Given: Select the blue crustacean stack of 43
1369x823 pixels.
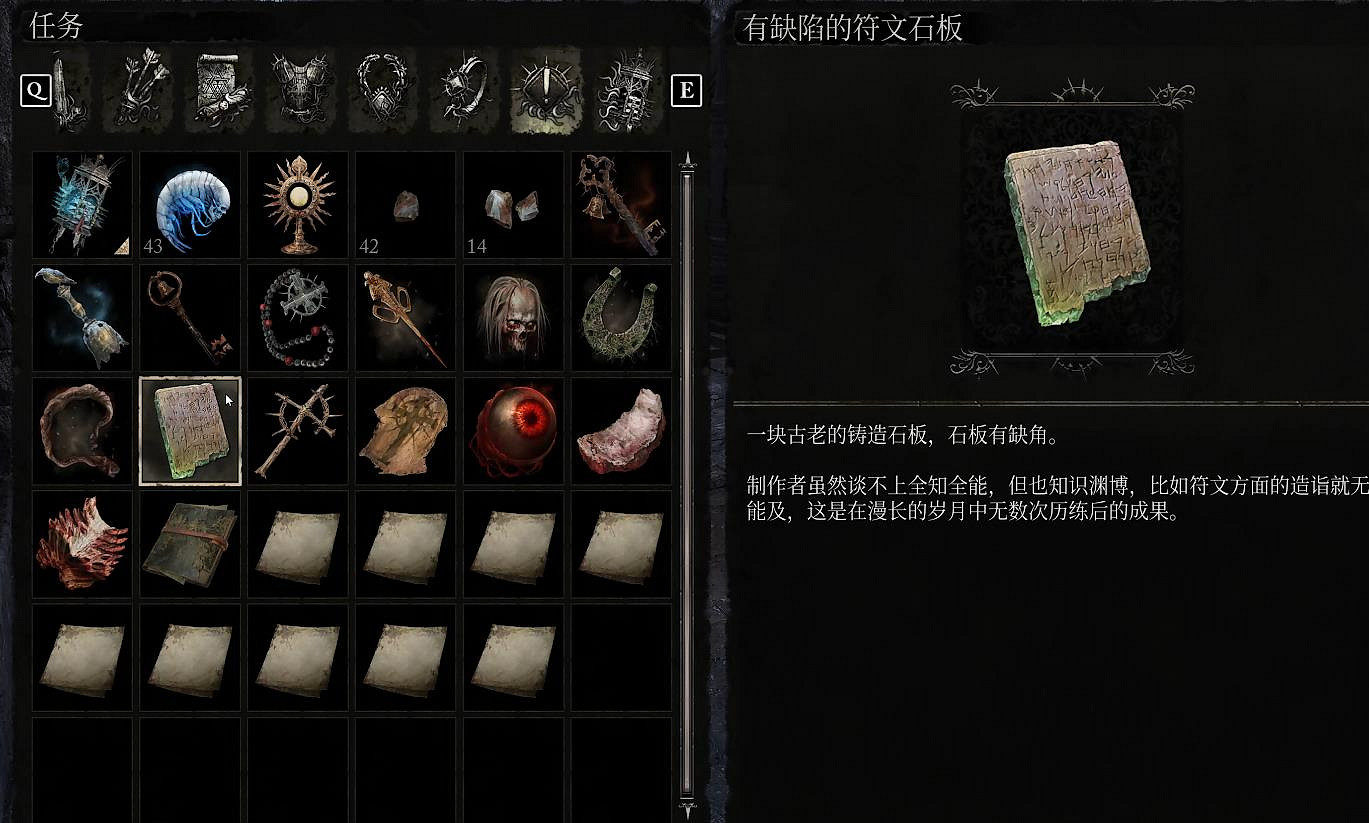Looking at the screenshot, I should (189, 204).
